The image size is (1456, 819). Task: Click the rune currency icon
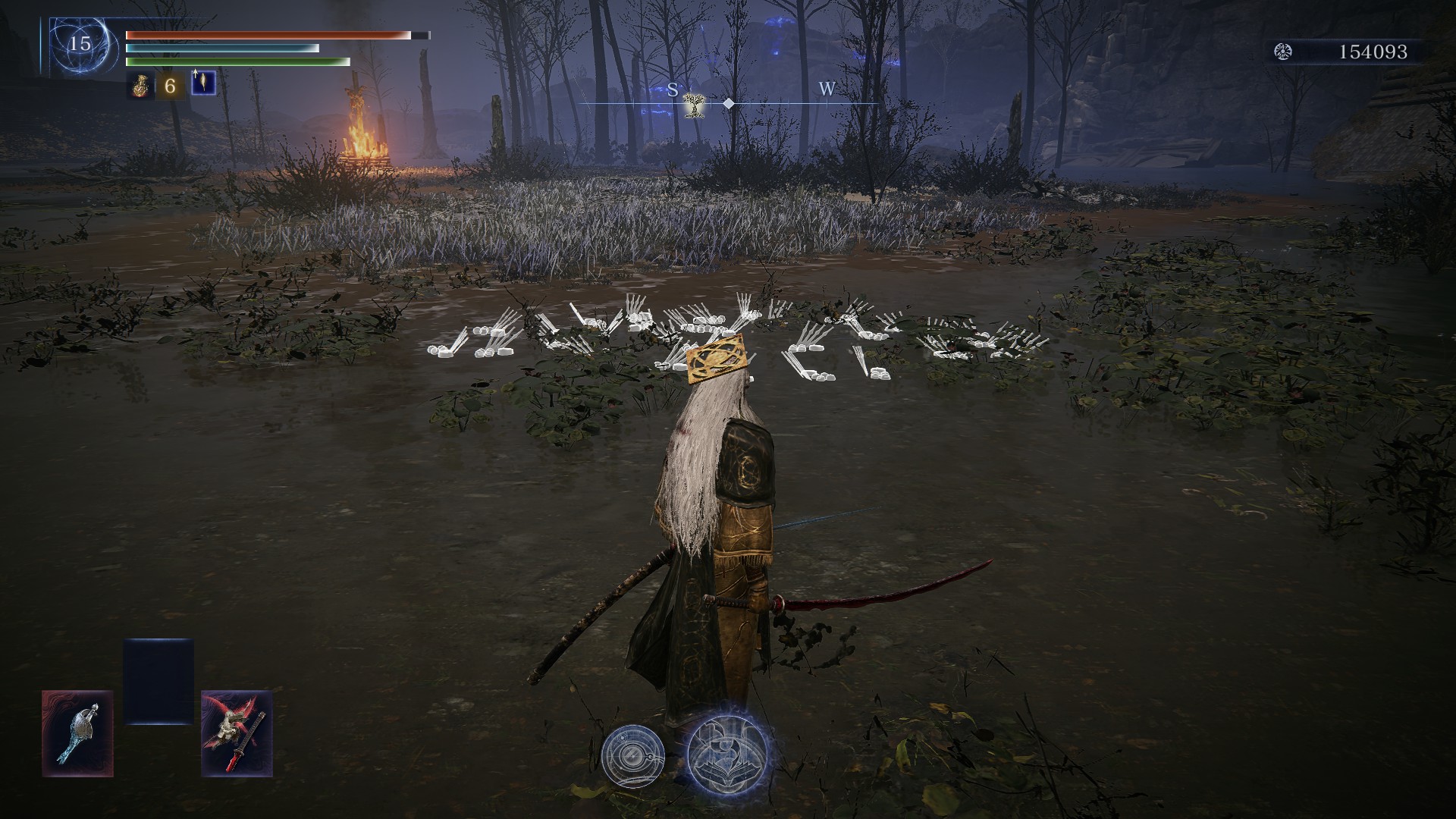1282,52
